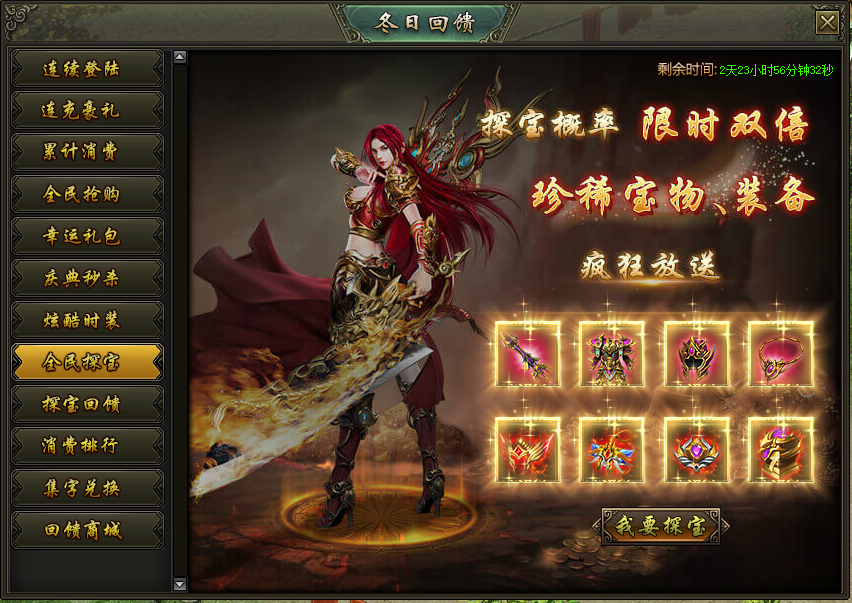Image resolution: width=852 pixels, height=603 pixels.
Task: Click the 我要探宝 button
Action: [660, 526]
